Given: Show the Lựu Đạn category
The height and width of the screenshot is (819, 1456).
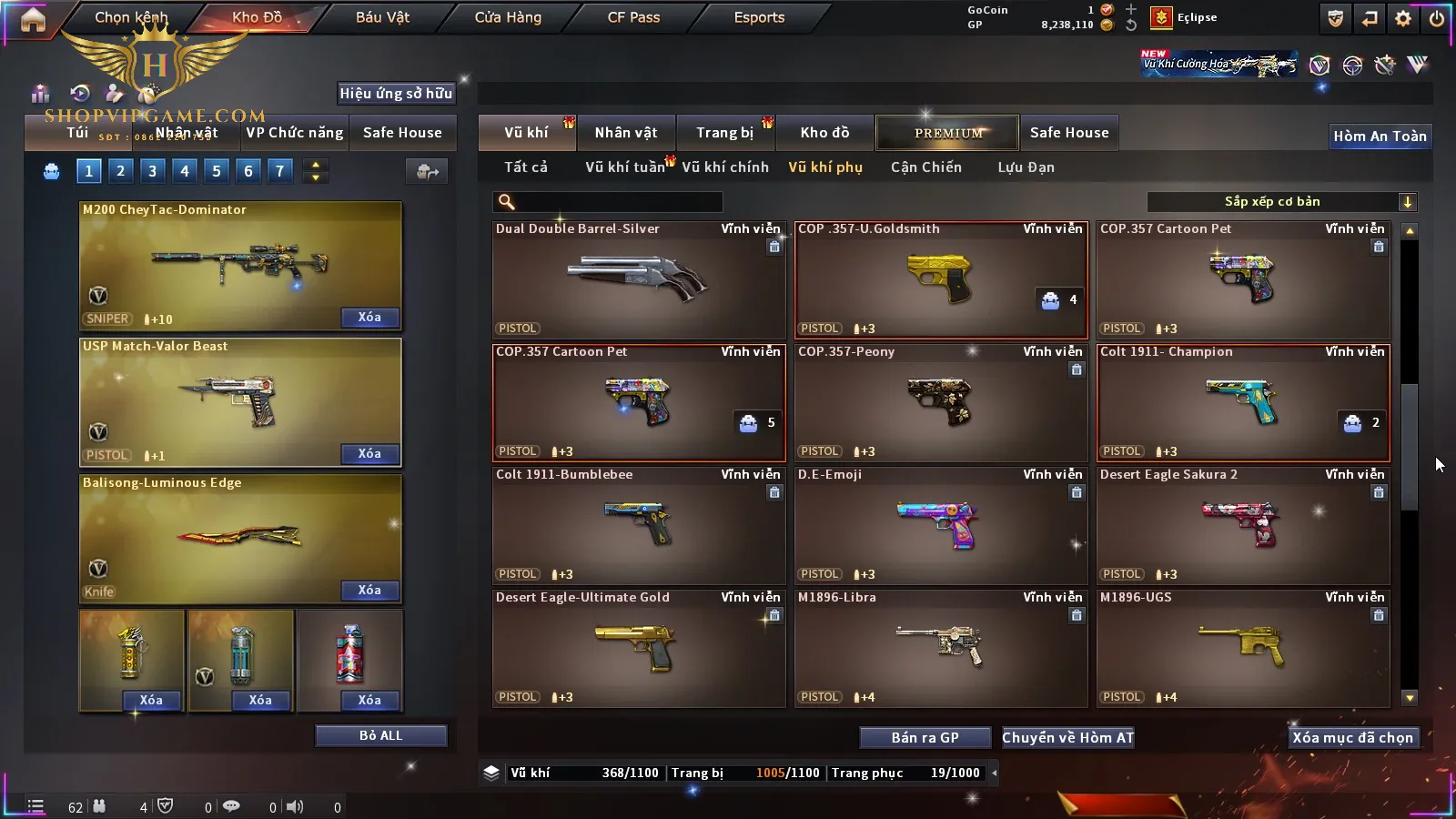Looking at the screenshot, I should tap(1026, 167).
